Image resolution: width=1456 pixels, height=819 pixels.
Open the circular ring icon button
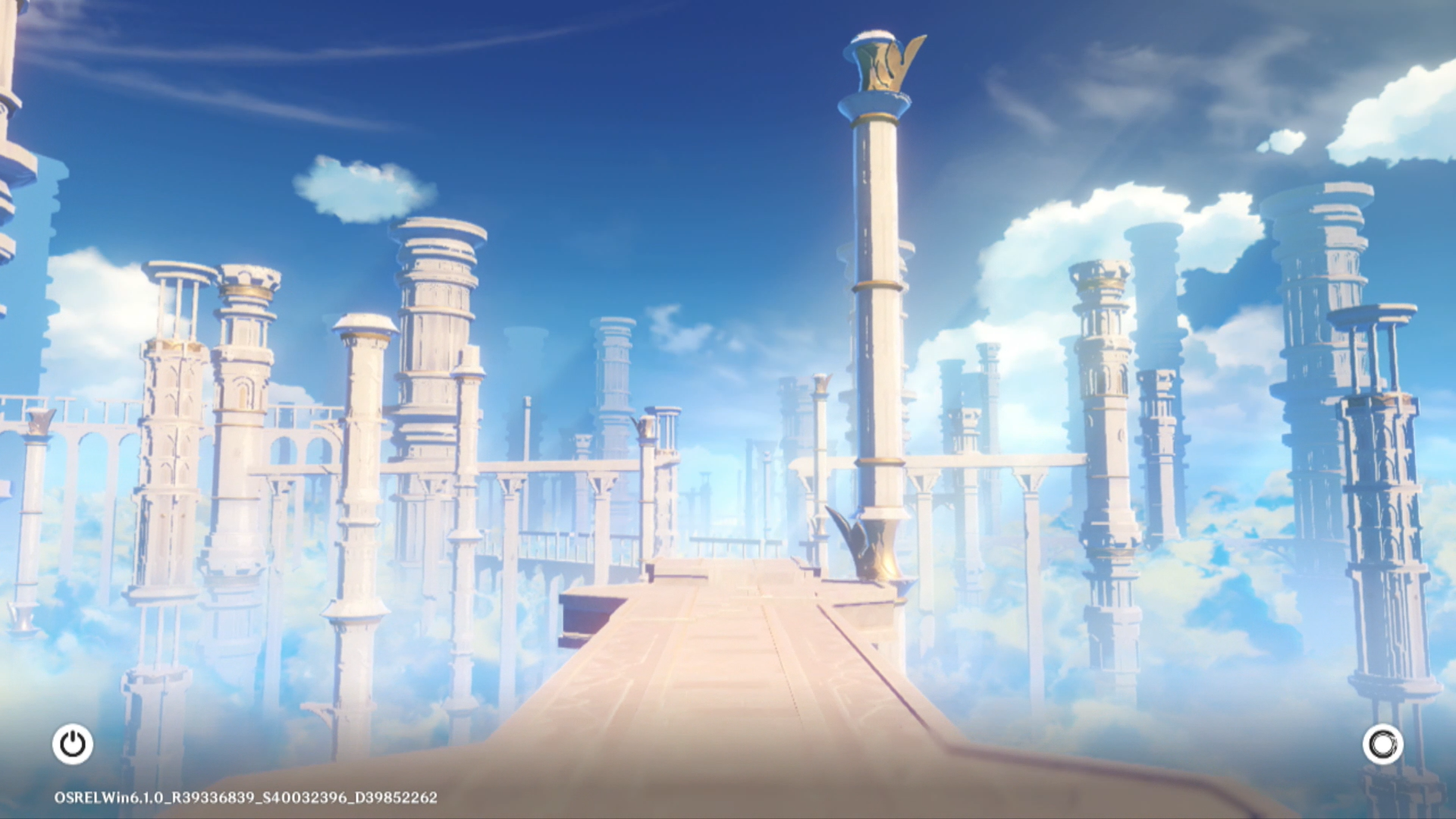coord(1382,744)
